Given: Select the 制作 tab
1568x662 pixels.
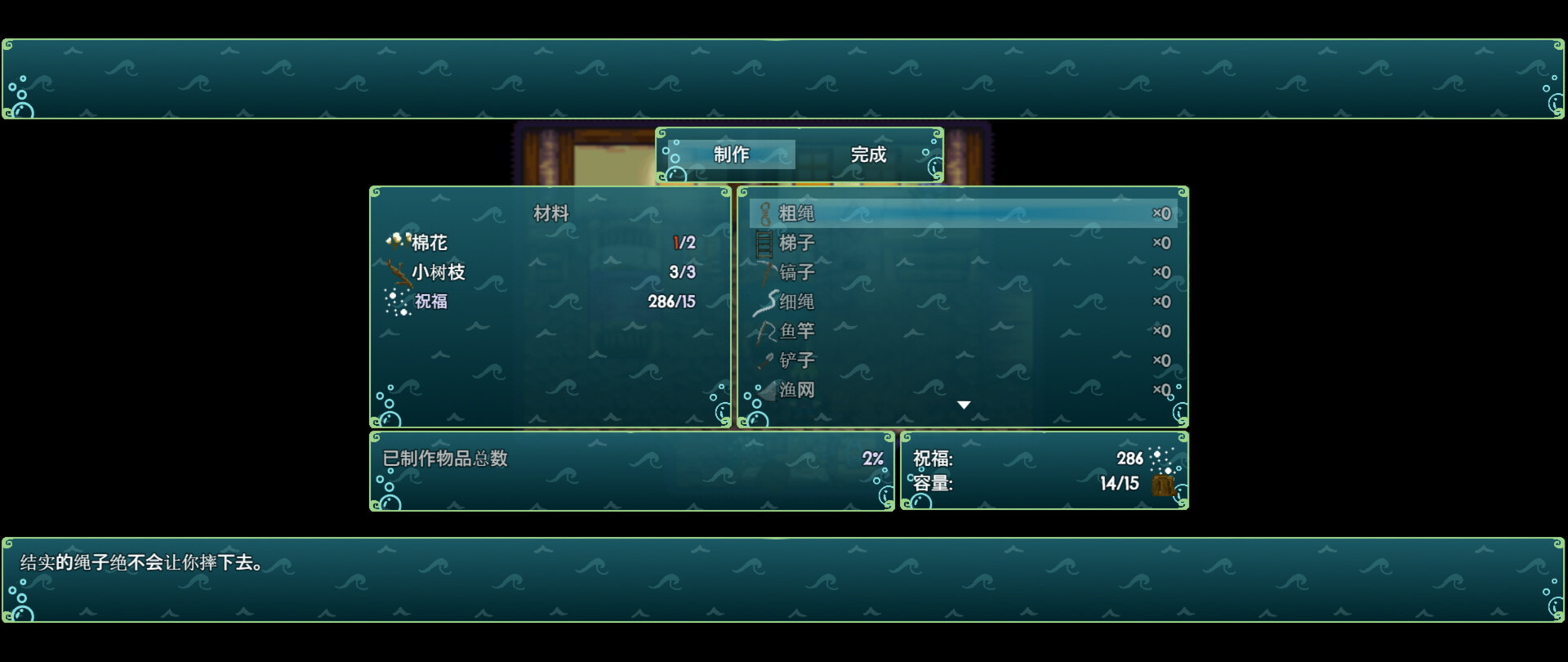Looking at the screenshot, I should (x=729, y=154).
